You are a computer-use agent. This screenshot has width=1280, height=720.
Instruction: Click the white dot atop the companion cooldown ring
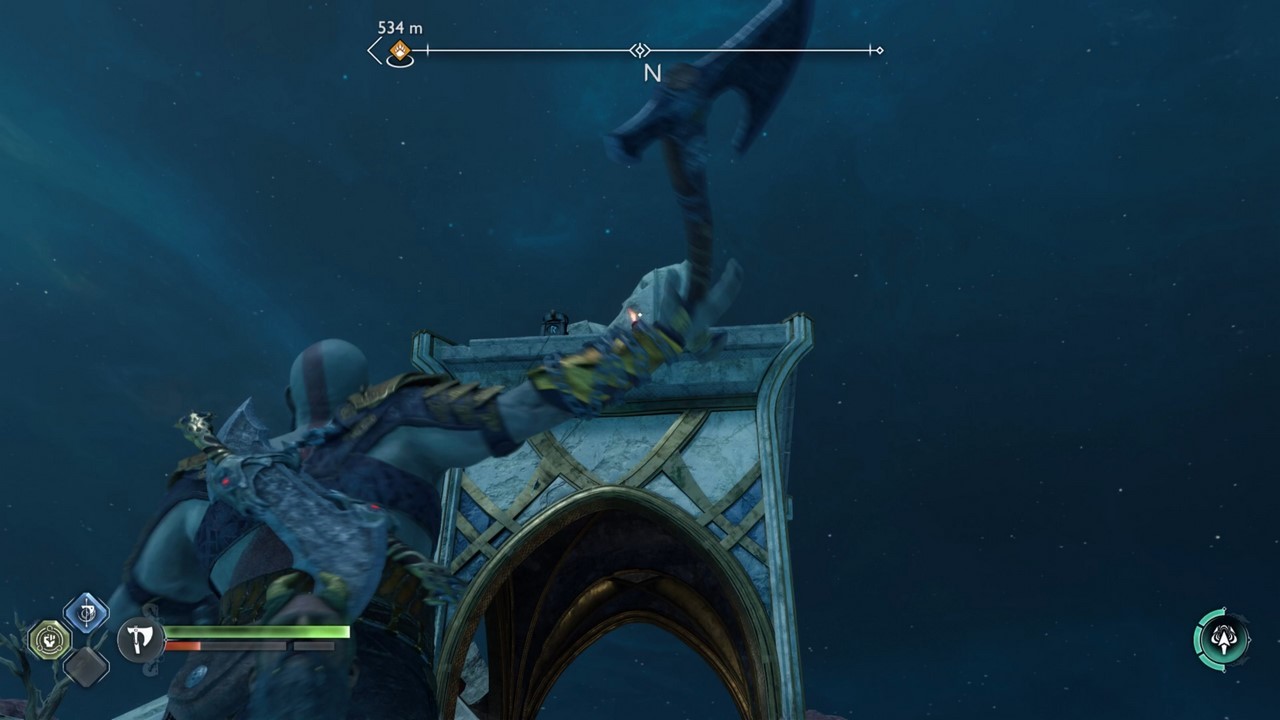pyautogui.click(x=1224, y=608)
